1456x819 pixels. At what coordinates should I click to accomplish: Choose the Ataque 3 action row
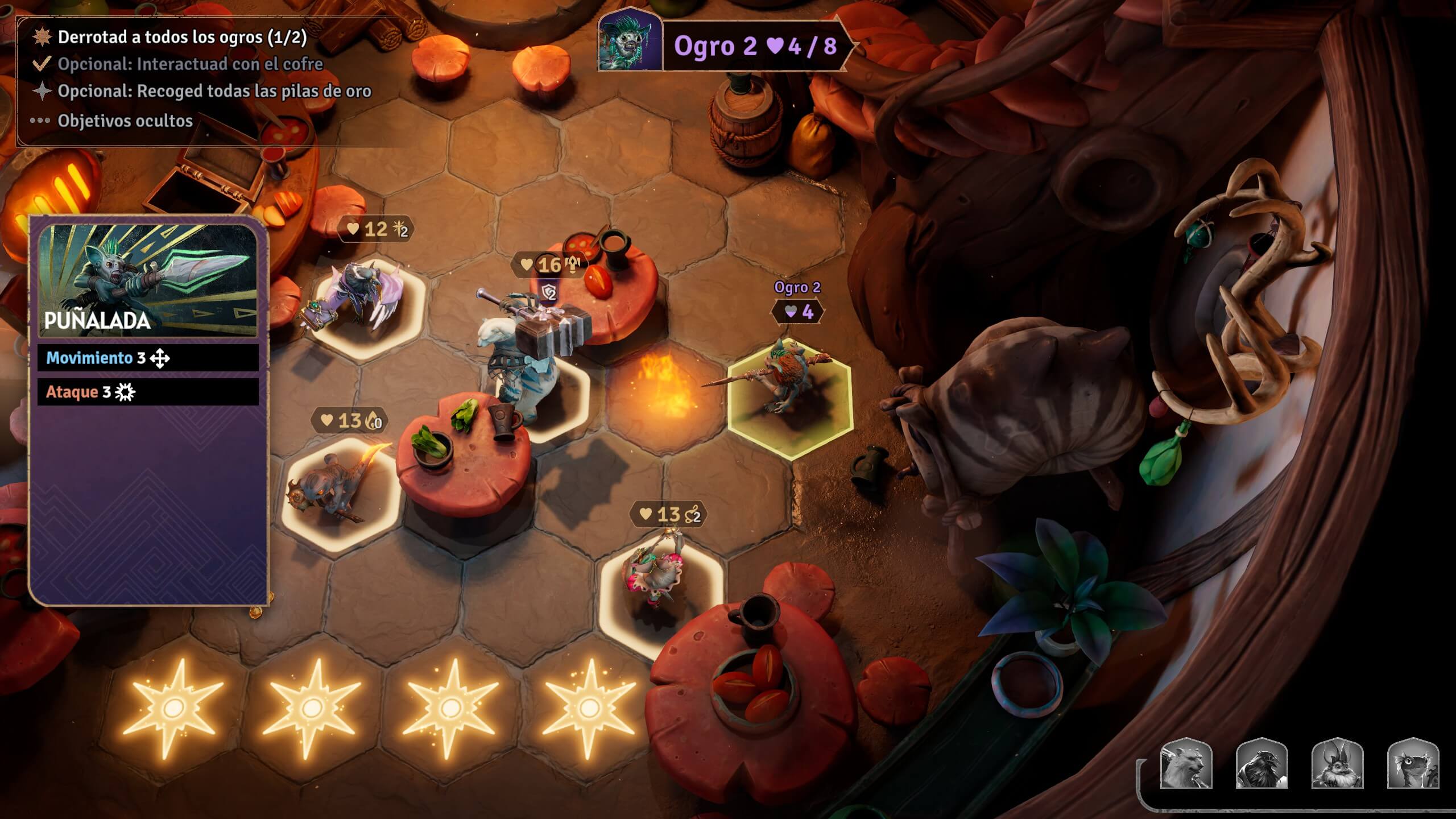(x=148, y=392)
